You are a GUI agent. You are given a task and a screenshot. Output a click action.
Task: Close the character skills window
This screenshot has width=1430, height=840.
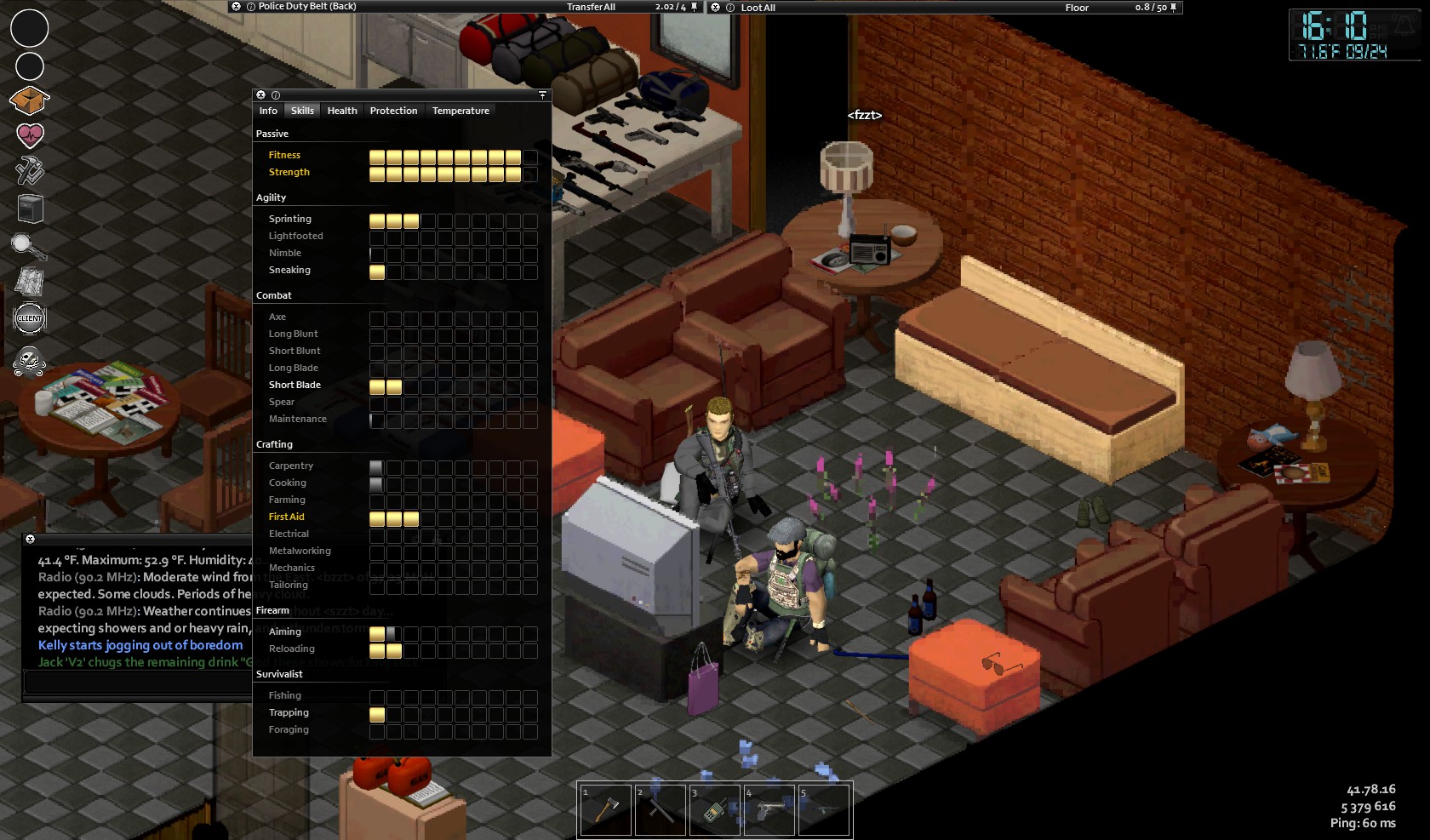261,95
